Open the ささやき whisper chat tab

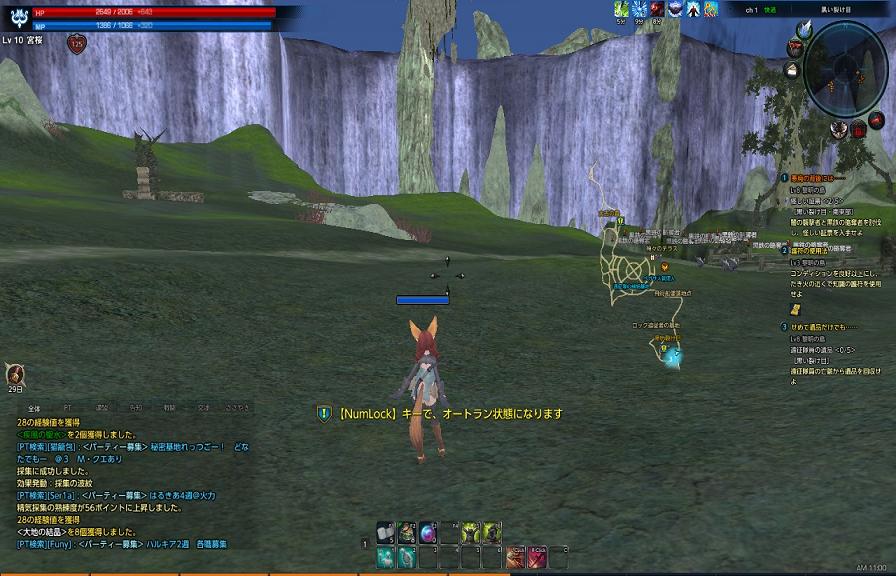tap(237, 408)
